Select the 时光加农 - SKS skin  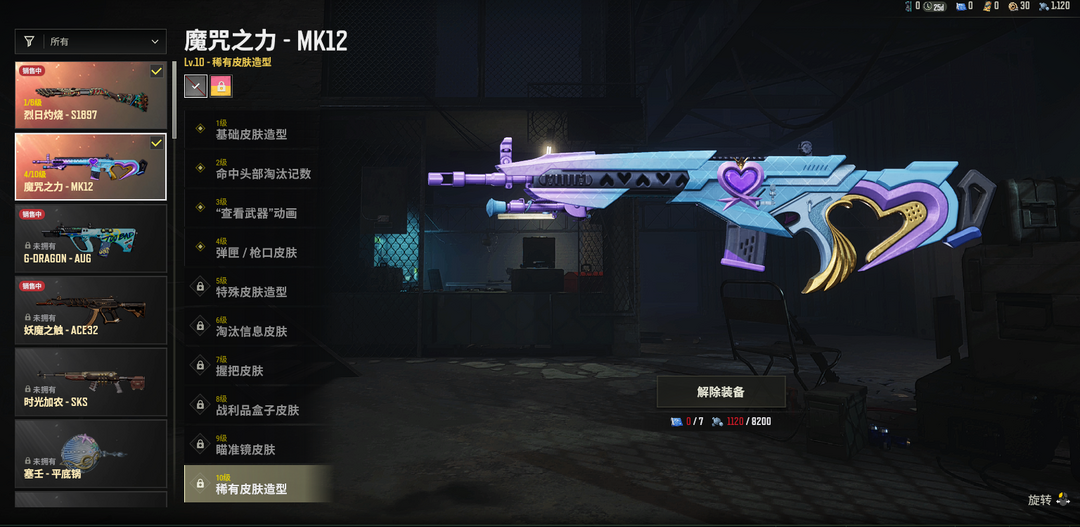click(91, 380)
